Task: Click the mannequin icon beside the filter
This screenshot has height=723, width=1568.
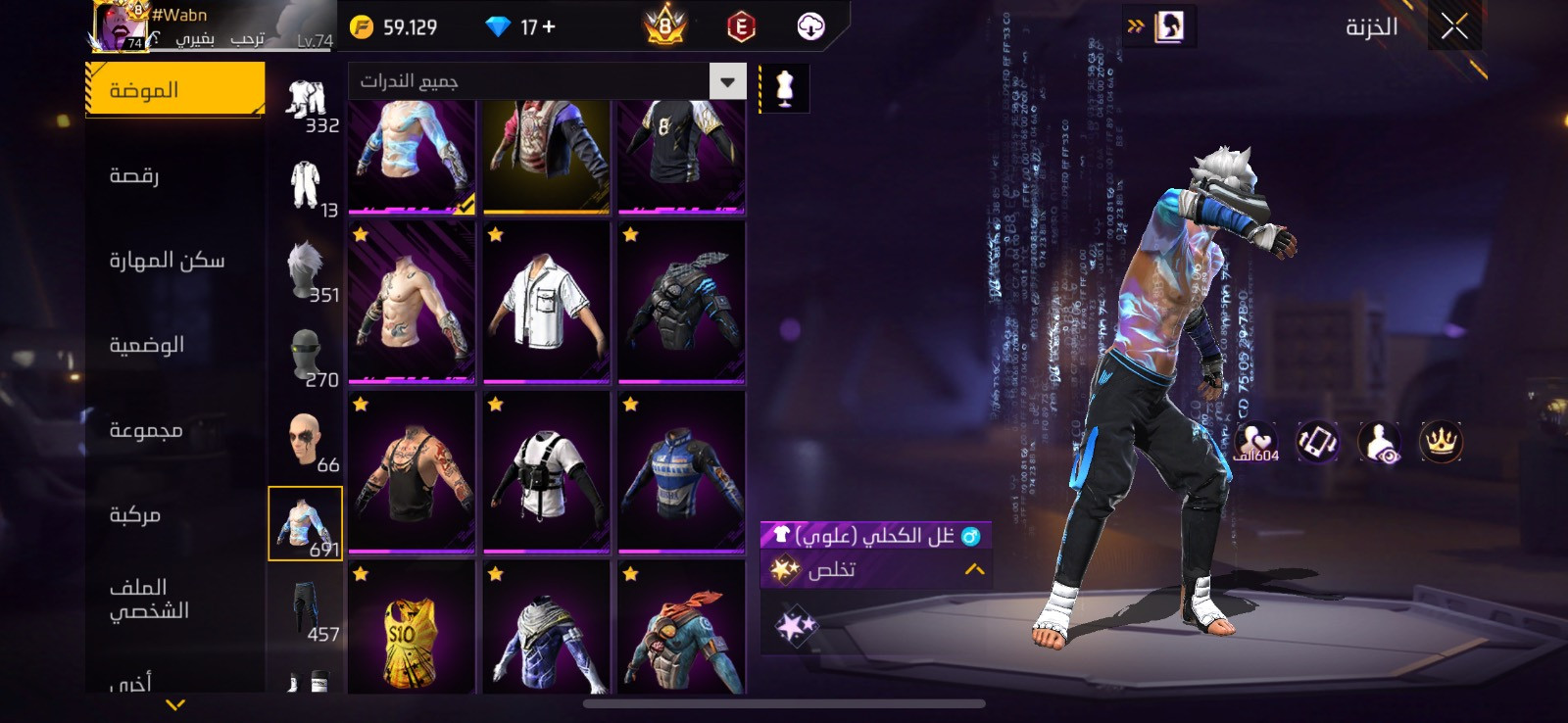Action: [784, 89]
